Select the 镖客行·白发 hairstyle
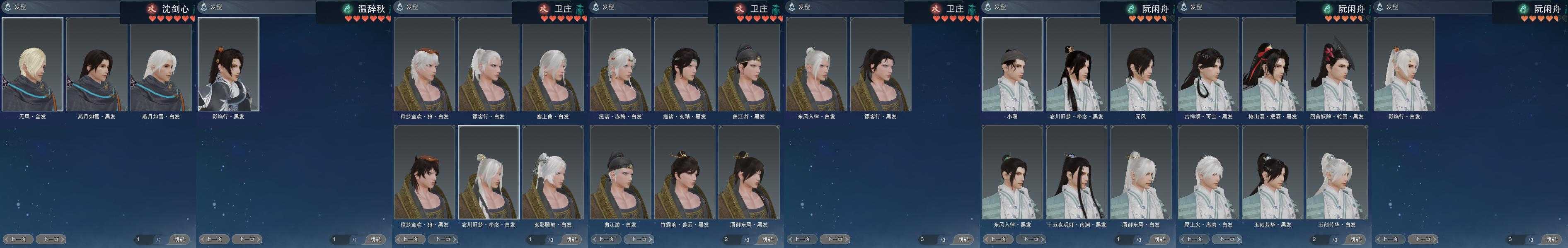The image size is (1568, 248). [x=489, y=65]
